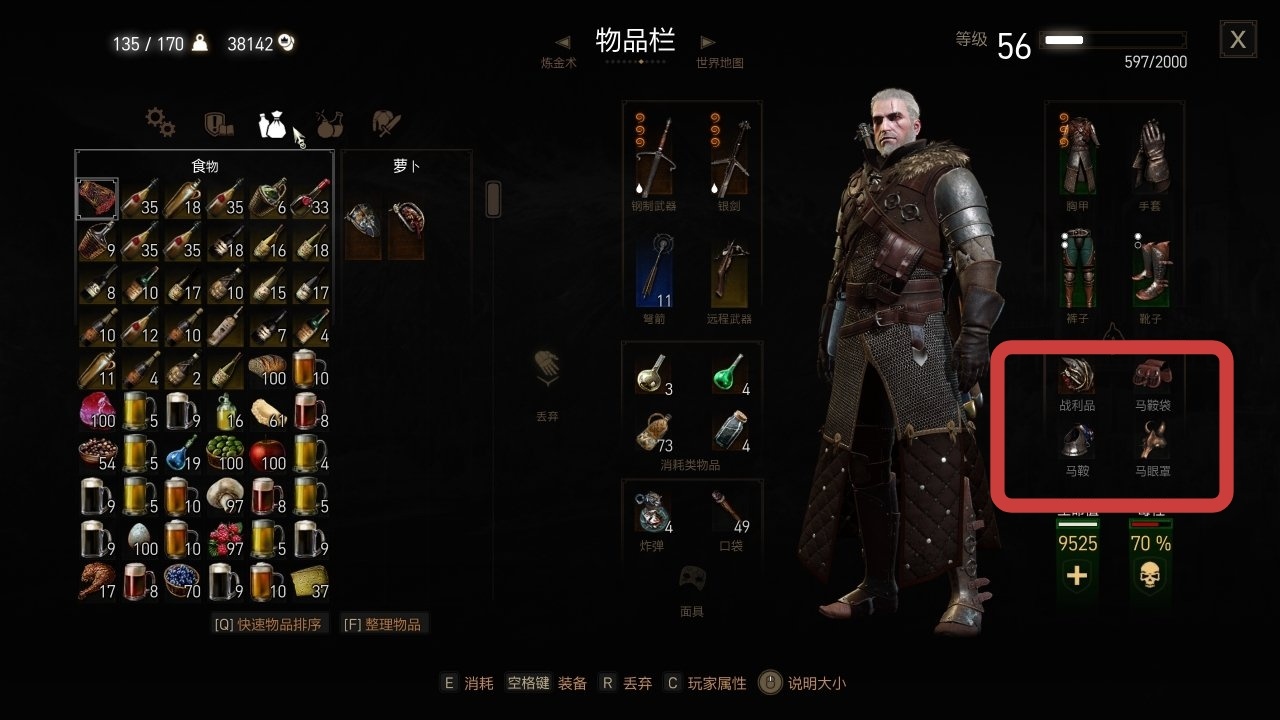Image resolution: width=1280 pixels, height=720 pixels.
Task: Click the right arrow beside 世界地图
Action: (x=708, y=42)
